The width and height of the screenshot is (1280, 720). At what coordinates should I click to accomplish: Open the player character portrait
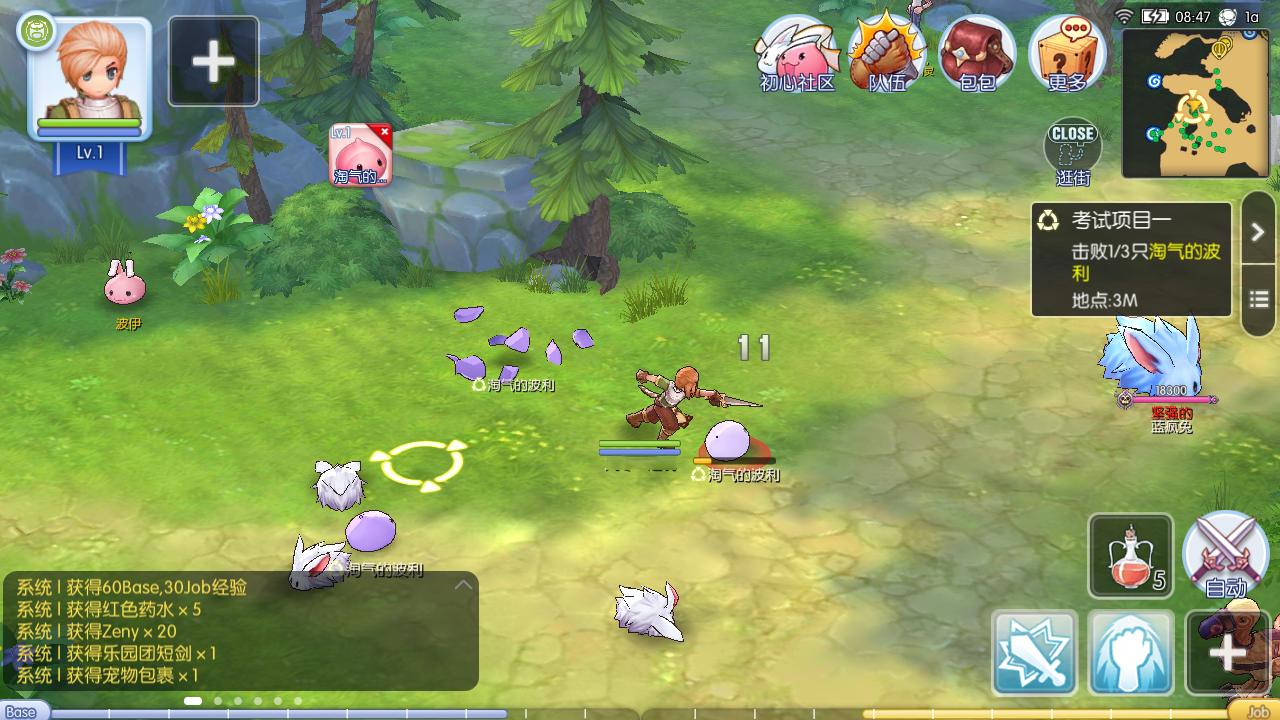90,78
